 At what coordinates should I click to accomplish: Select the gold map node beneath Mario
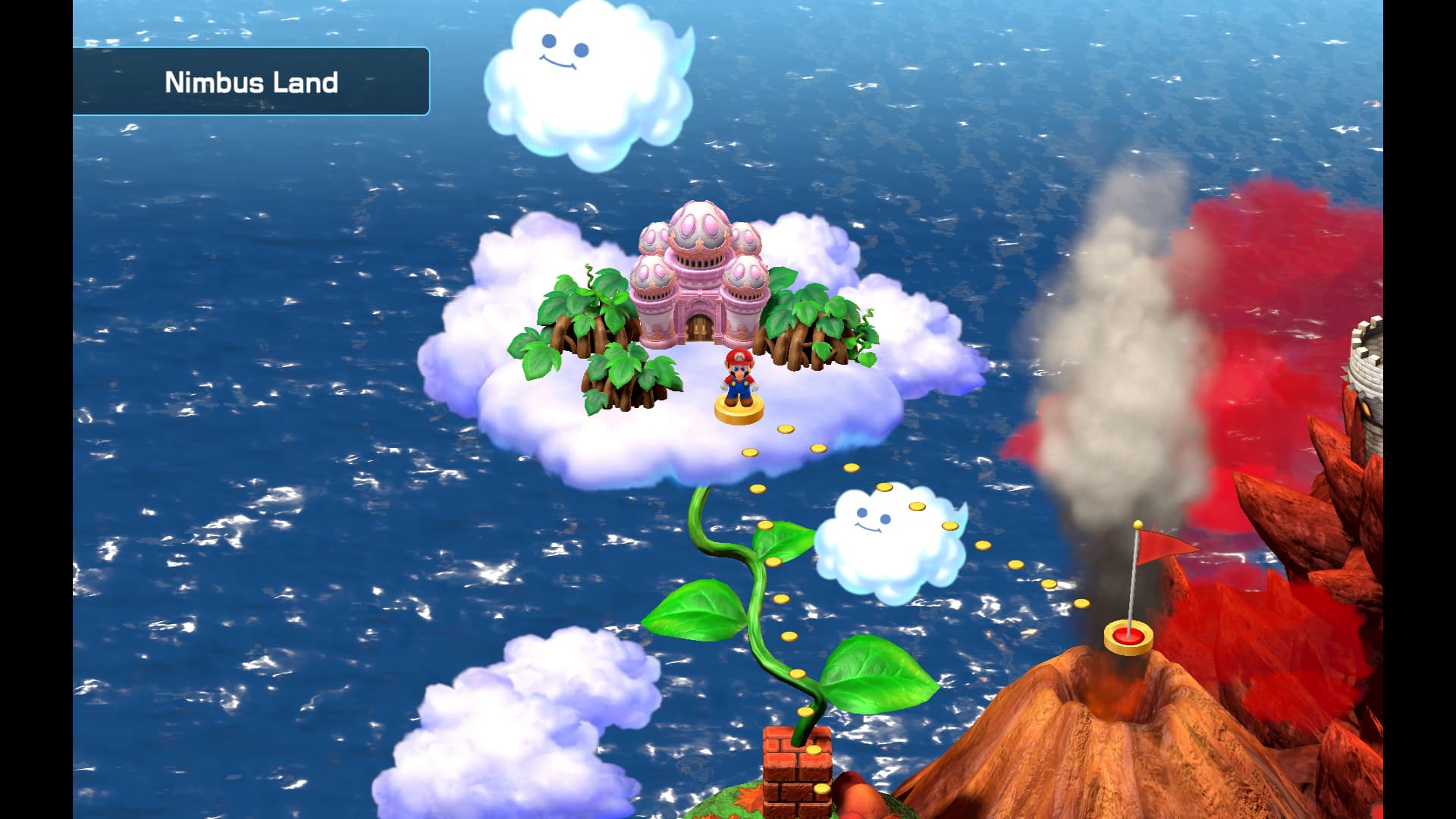(x=739, y=410)
